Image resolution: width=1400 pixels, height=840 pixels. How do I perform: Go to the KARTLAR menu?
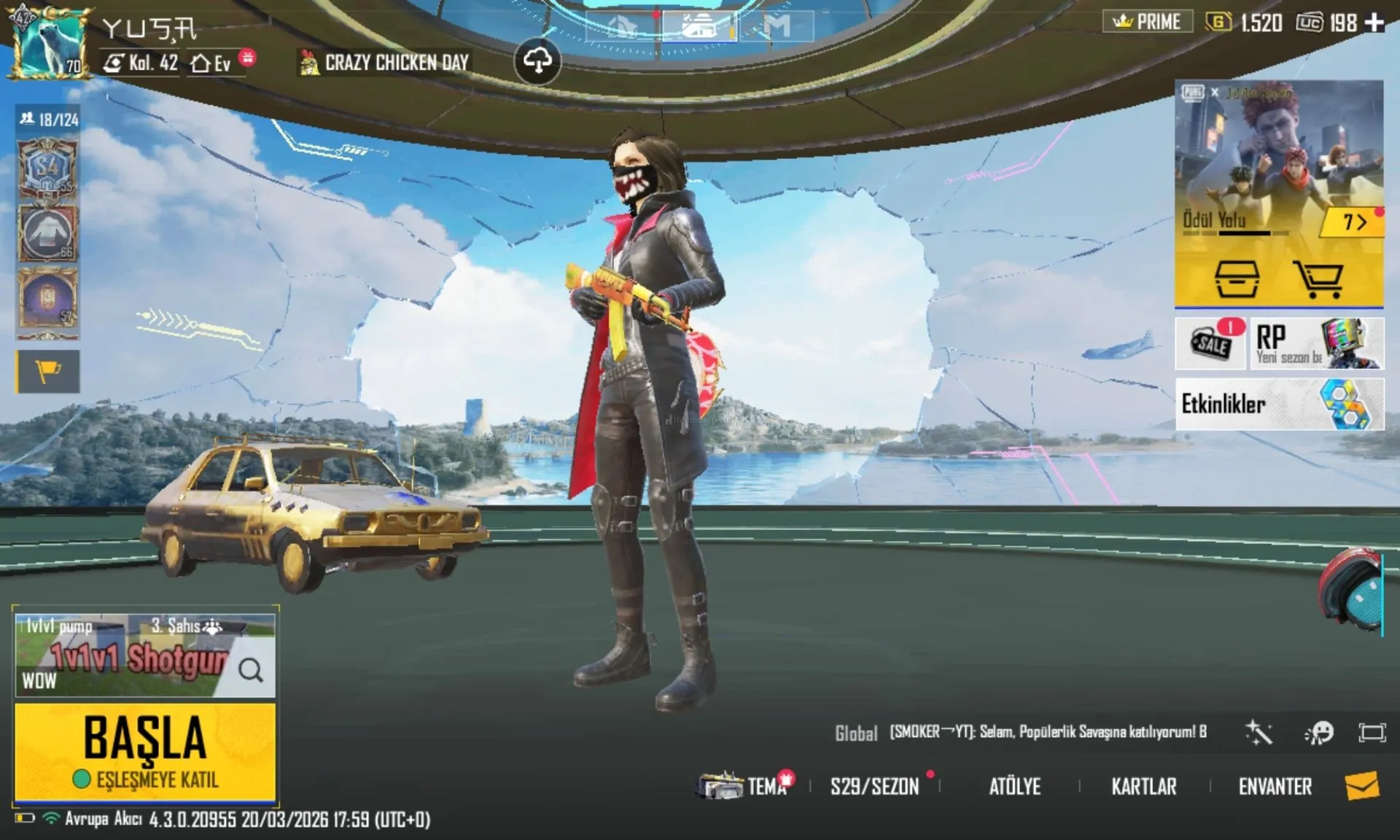click(1143, 787)
